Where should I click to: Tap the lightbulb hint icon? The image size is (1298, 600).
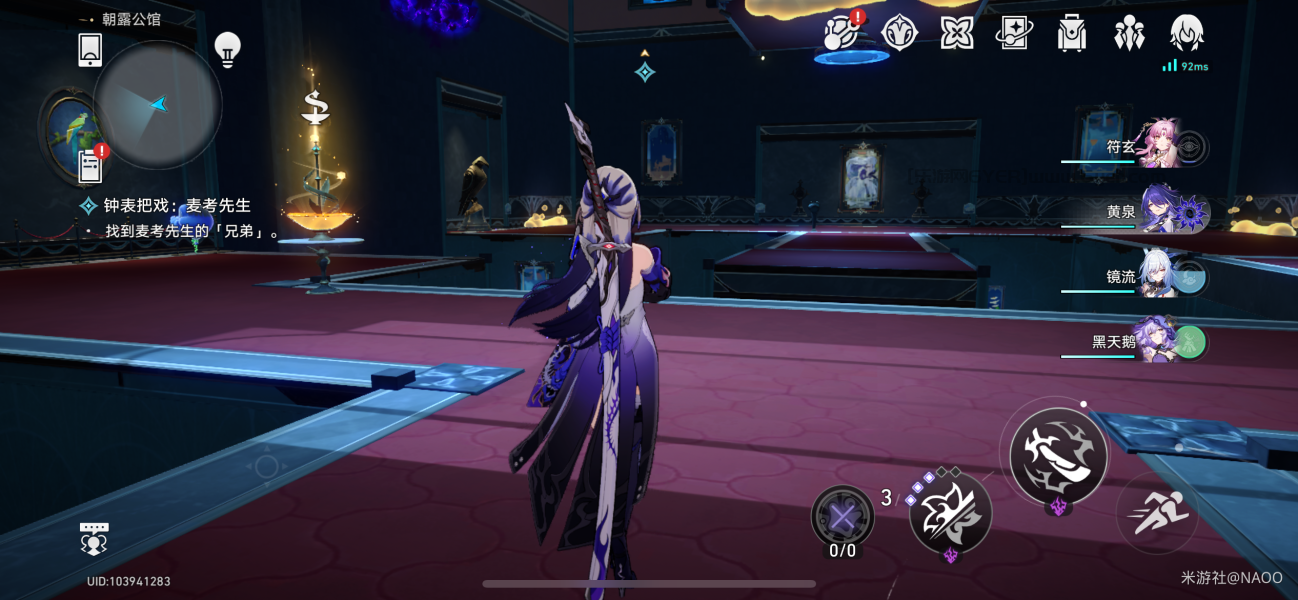click(x=228, y=48)
